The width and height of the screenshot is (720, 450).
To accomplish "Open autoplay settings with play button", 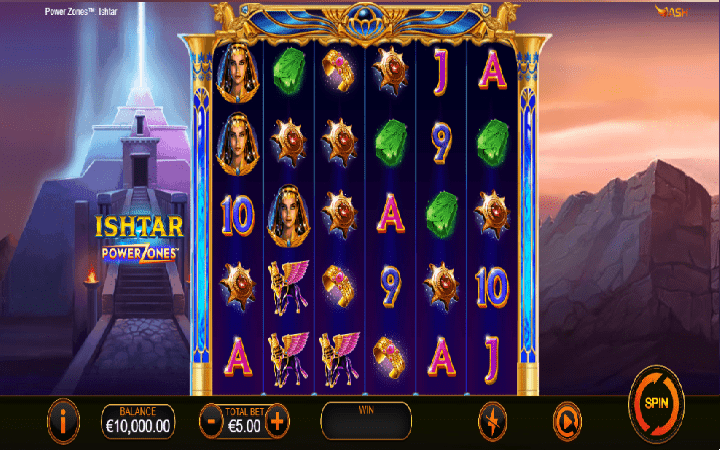I will (566, 420).
